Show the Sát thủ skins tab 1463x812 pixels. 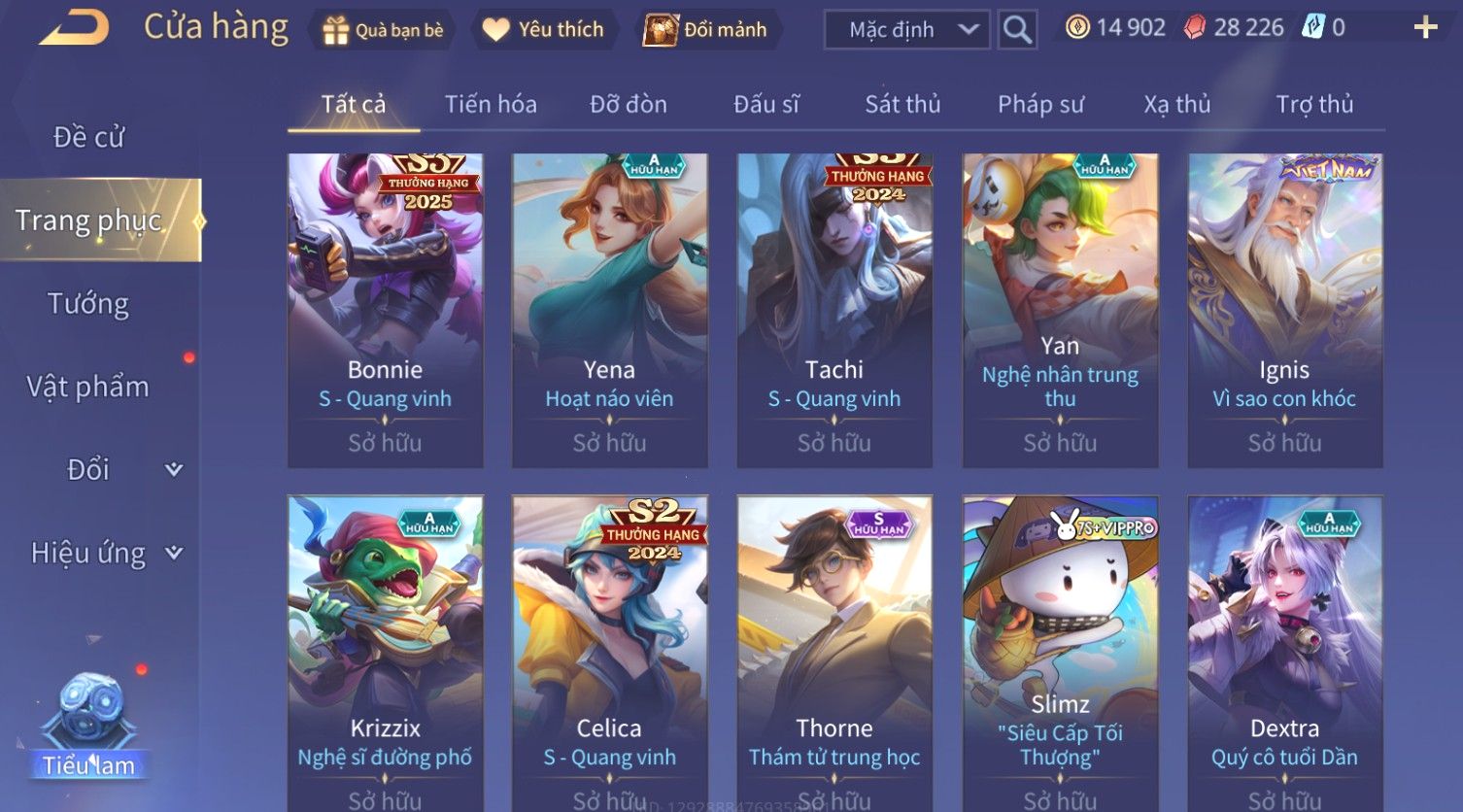[x=902, y=104]
